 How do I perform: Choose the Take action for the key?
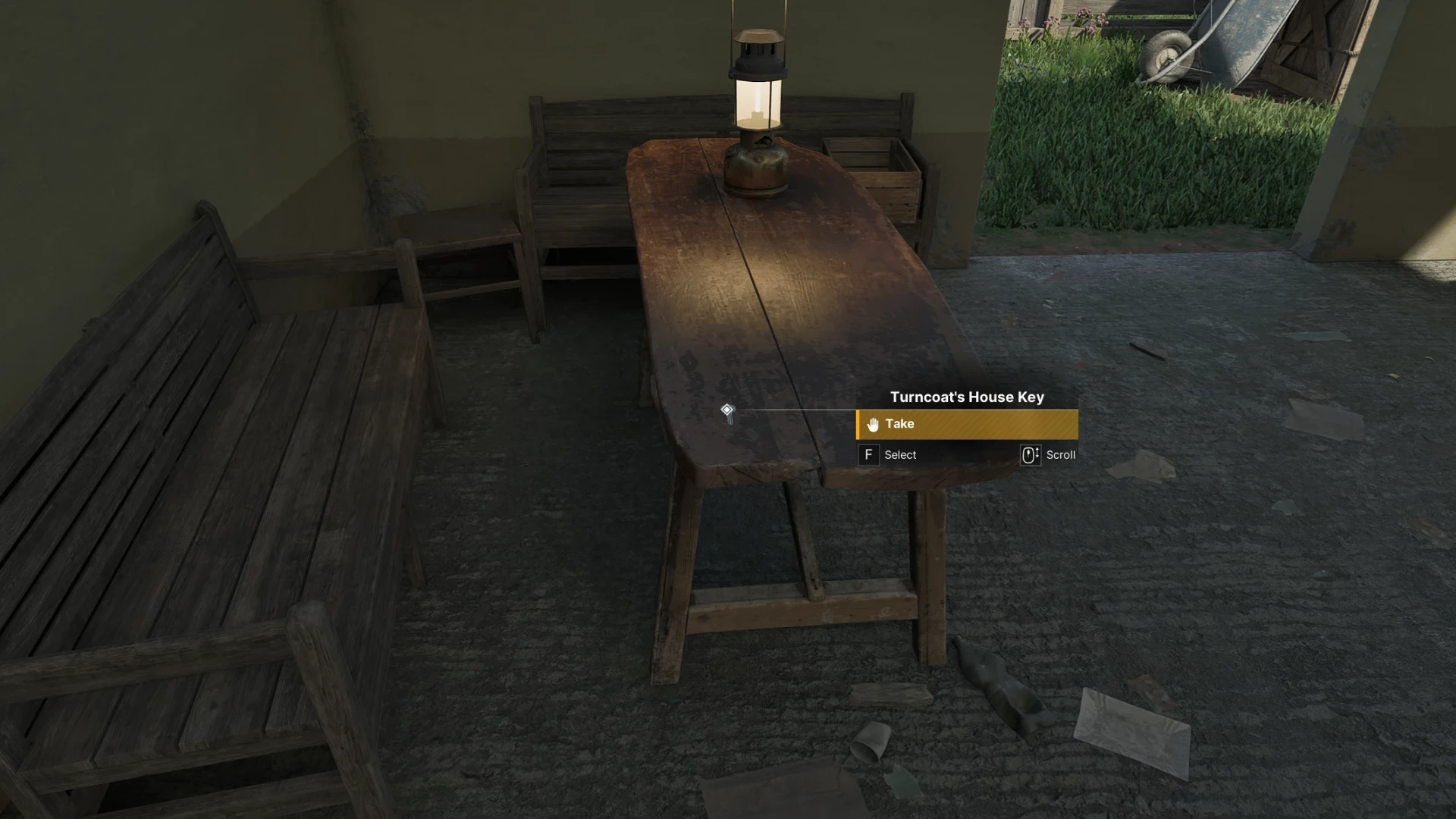pyautogui.click(x=966, y=425)
